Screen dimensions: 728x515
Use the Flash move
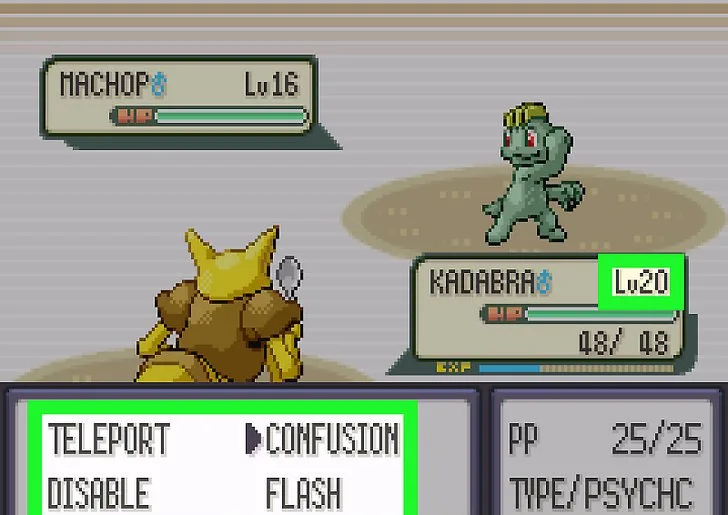coord(303,493)
